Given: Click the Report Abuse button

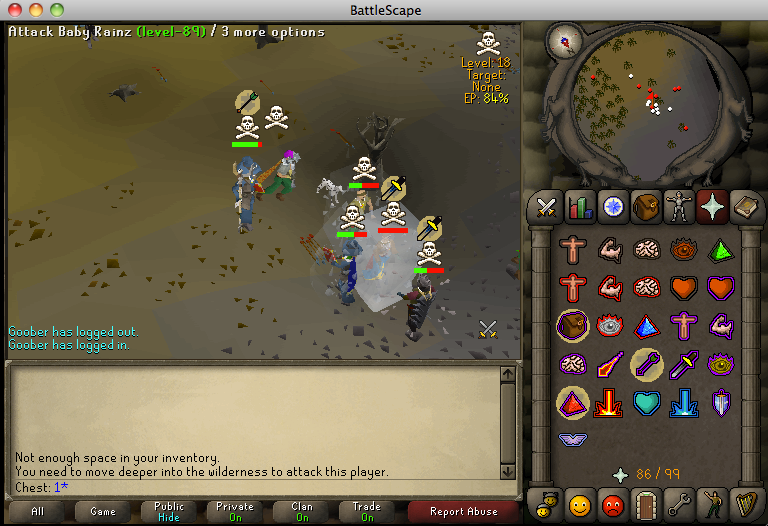Looking at the screenshot, I should [x=463, y=511].
